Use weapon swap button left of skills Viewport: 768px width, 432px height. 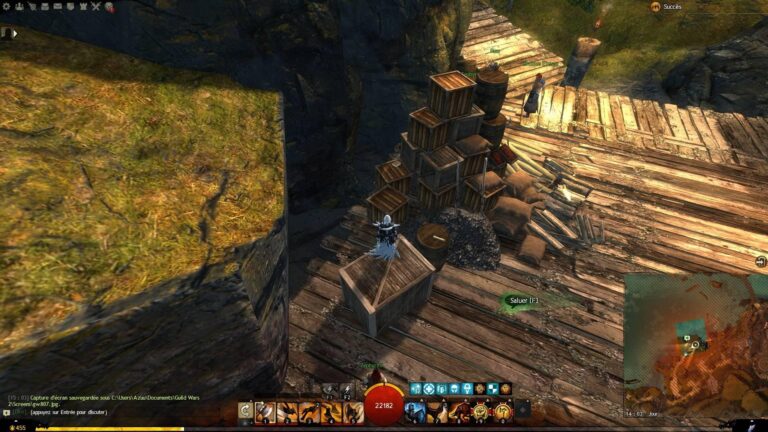point(245,410)
